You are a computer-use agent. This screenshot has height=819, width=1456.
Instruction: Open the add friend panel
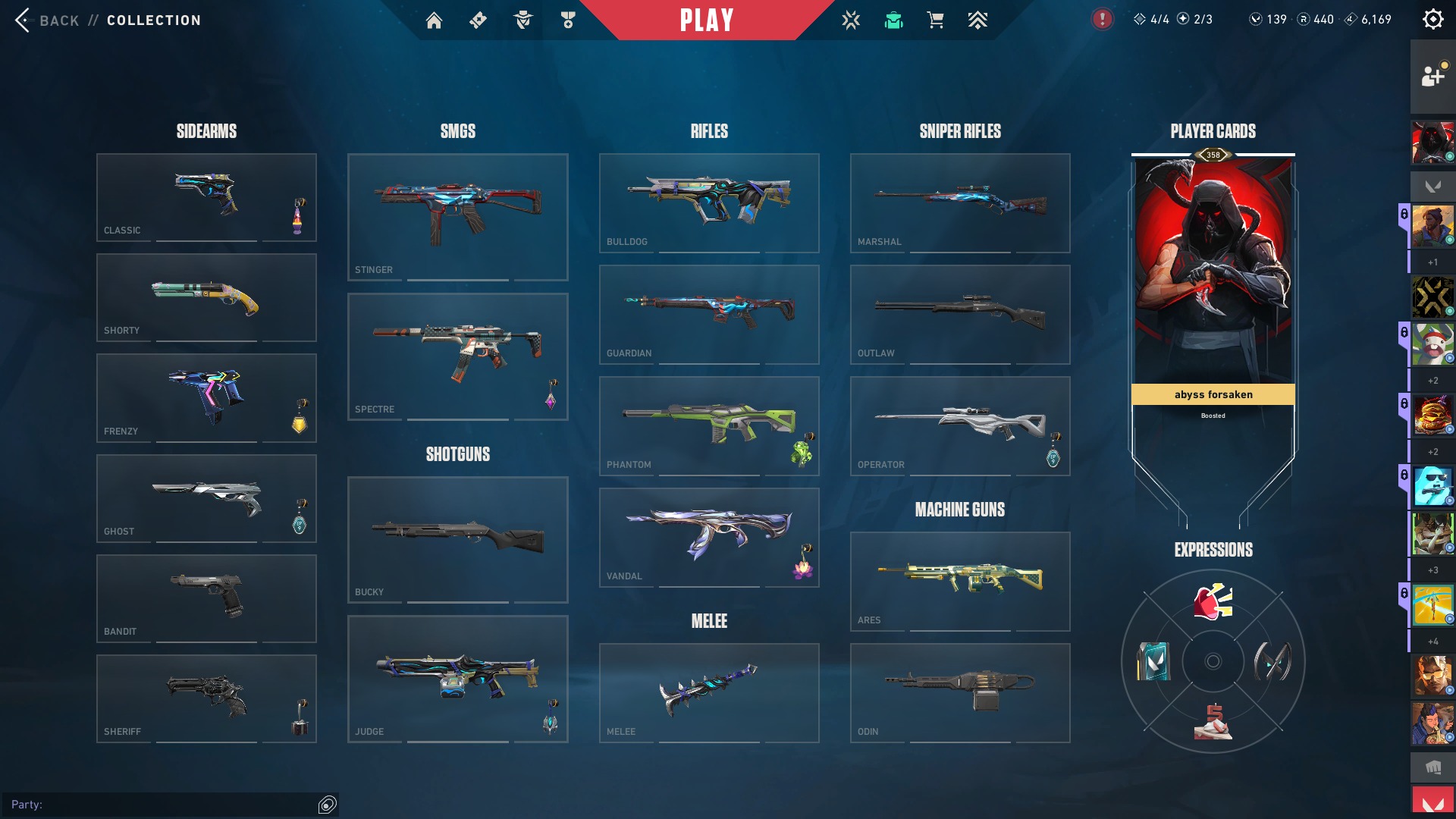pos(1432,76)
